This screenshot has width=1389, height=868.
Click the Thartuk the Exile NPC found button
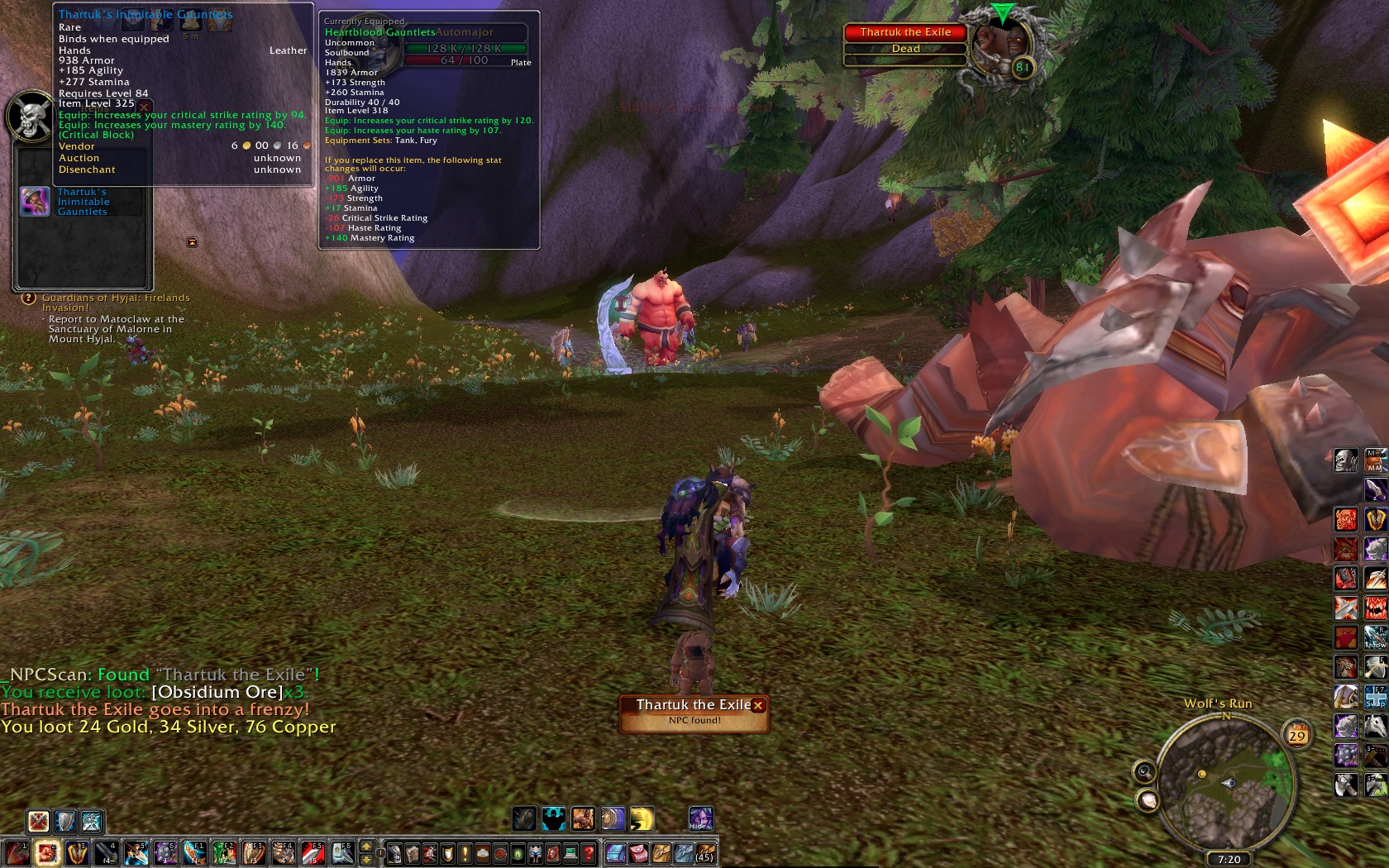tap(693, 713)
